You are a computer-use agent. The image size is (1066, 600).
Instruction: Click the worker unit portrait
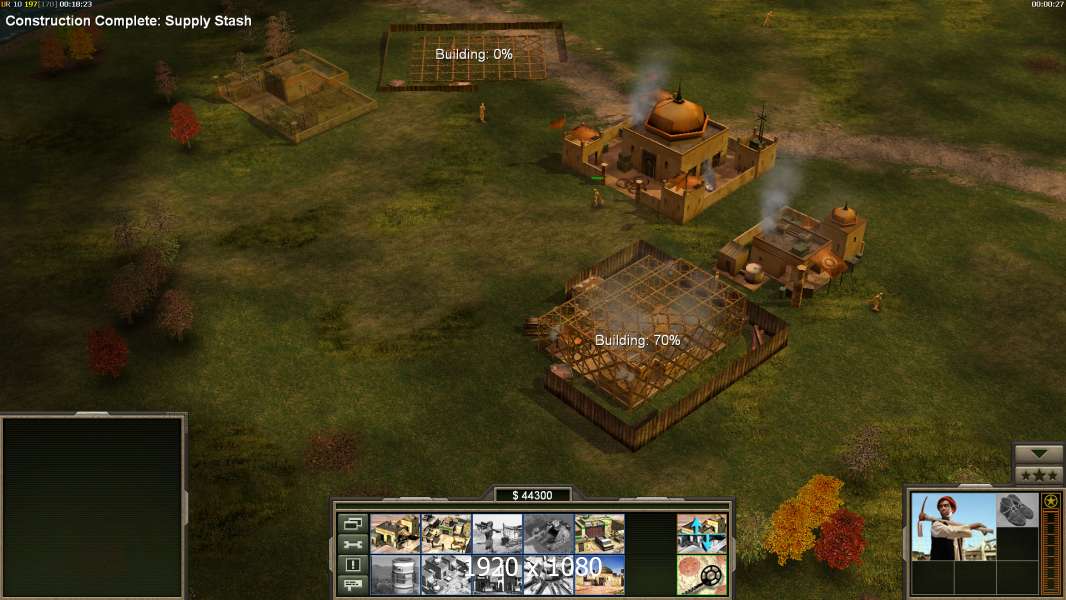tap(953, 526)
